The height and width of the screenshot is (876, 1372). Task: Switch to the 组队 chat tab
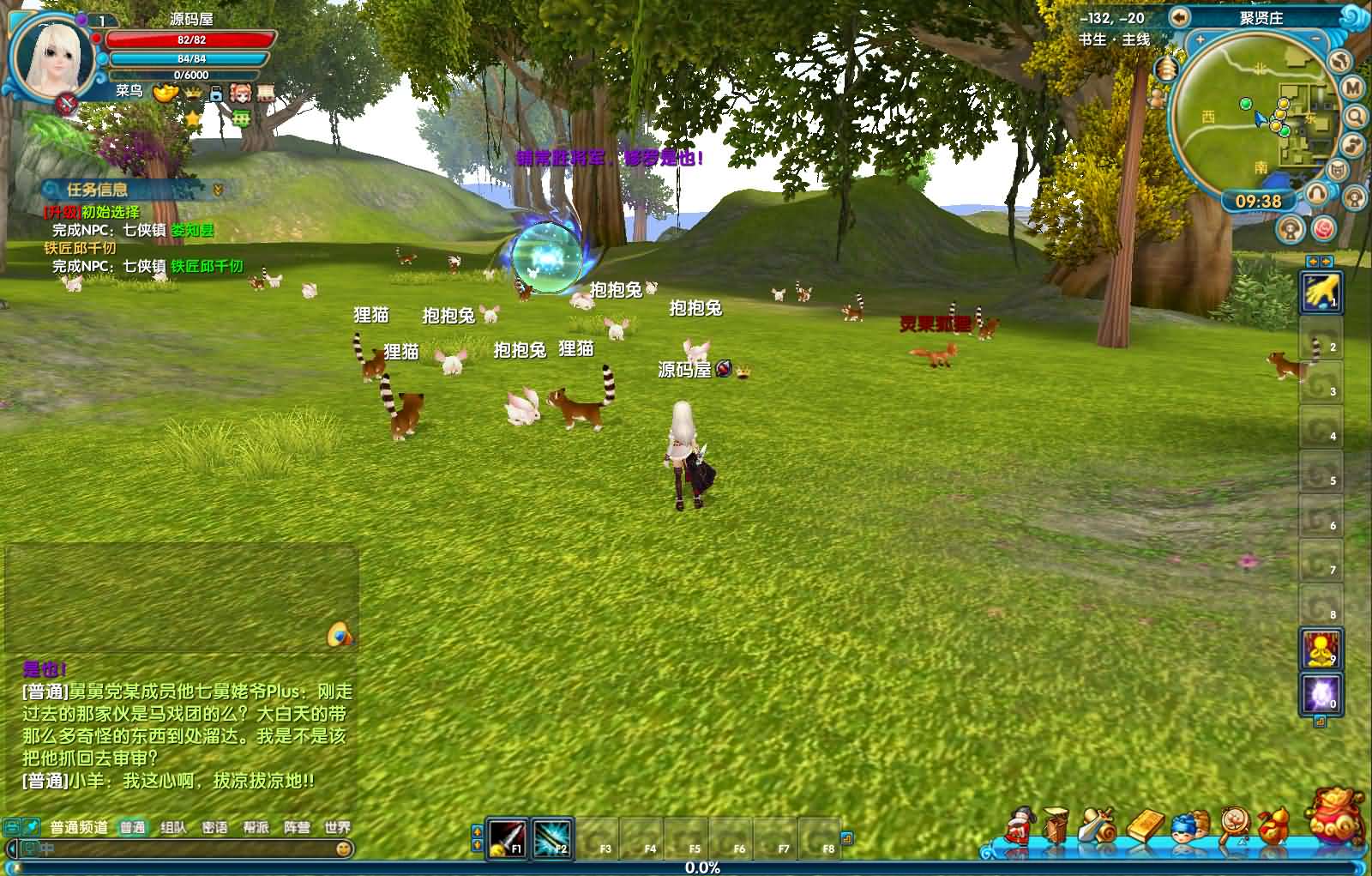point(173,827)
